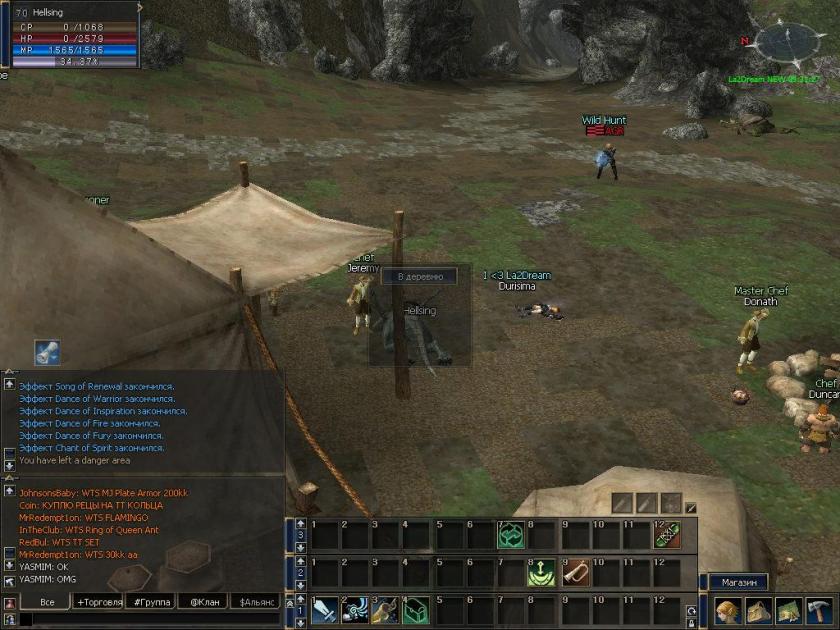Activate the green chest icon in bottom hotbar
The height and width of the screenshot is (630, 840).
click(417, 609)
